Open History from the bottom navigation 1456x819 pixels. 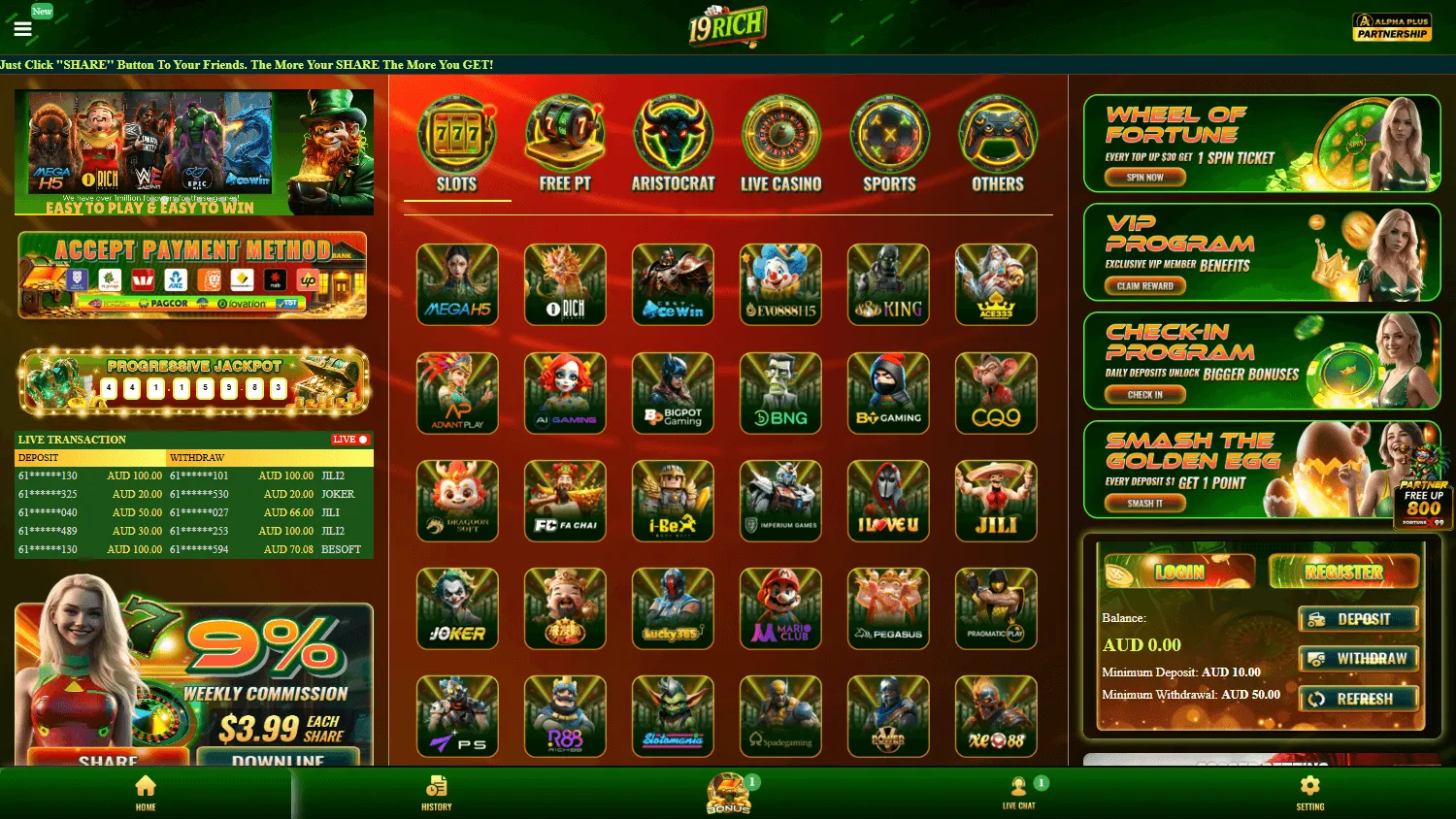click(436, 791)
